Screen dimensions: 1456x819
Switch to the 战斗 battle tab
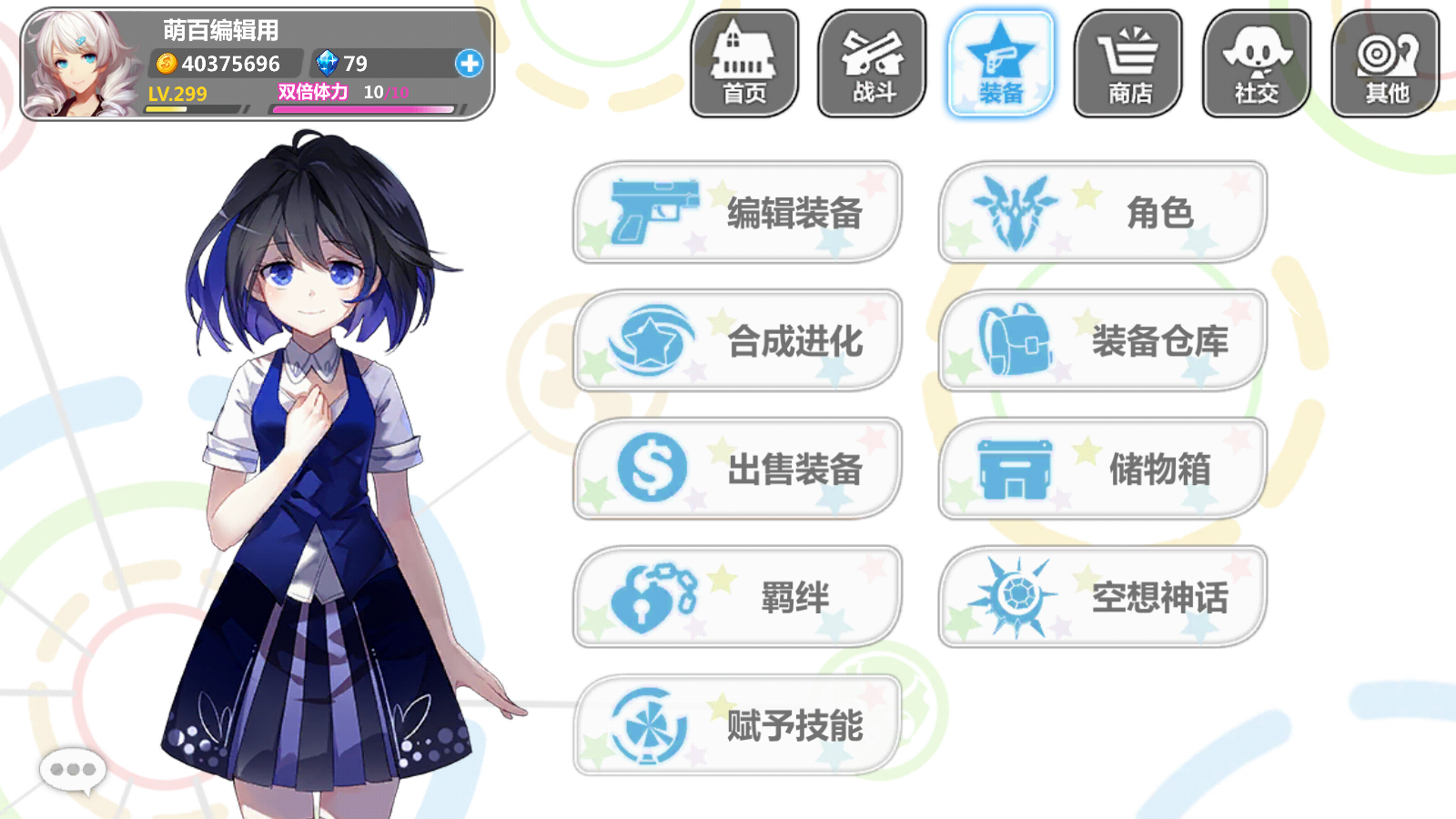click(873, 64)
